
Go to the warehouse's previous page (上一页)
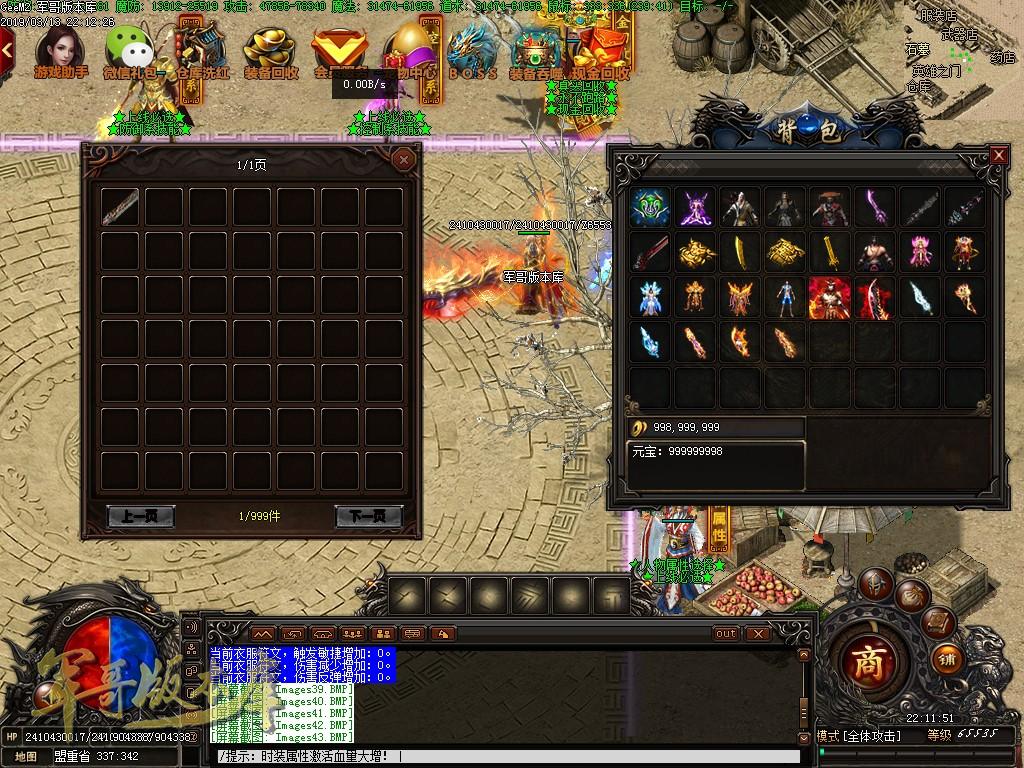(140, 516)
